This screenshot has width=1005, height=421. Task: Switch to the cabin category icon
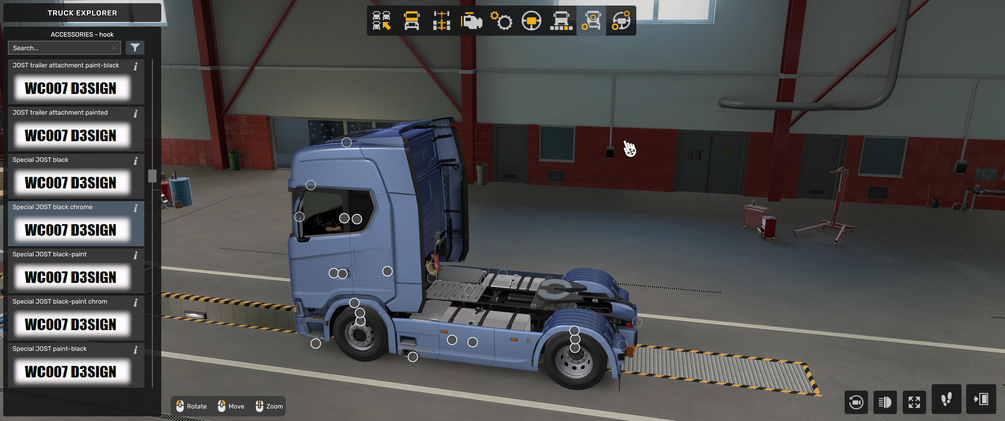[411, 21]
